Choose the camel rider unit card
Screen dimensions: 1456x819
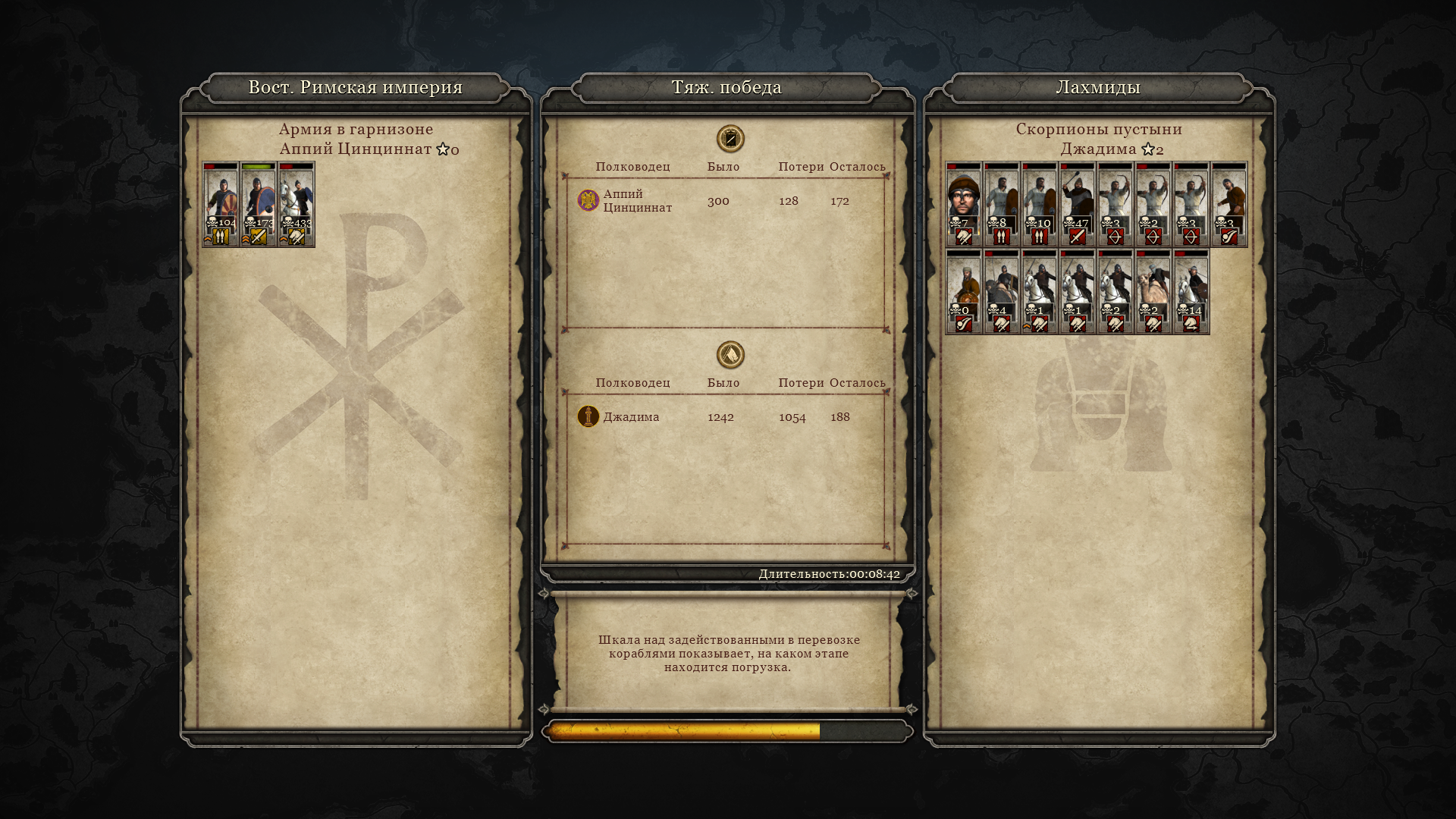(x=1153, y=292)
